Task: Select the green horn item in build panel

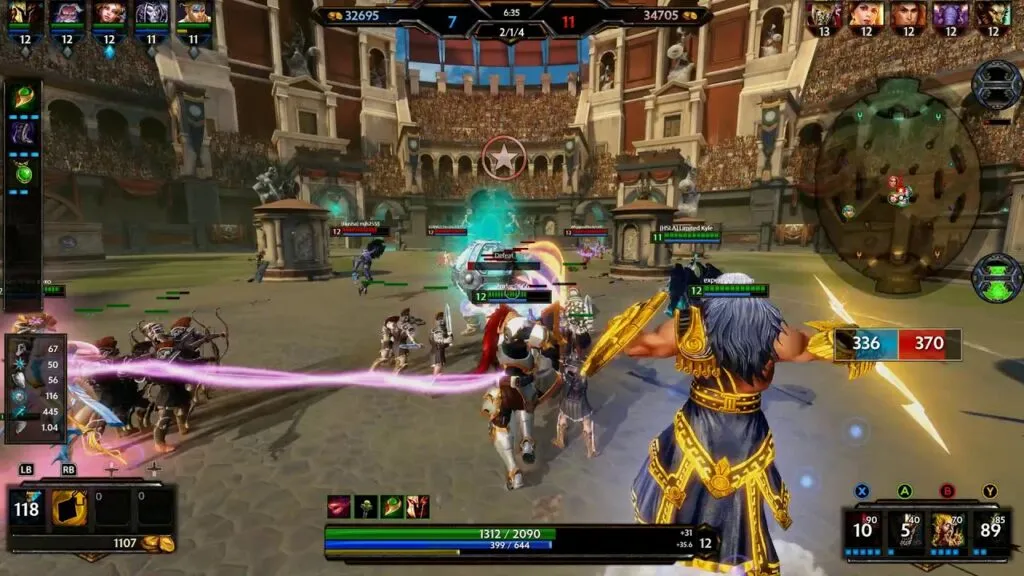Action: point(23,99)
